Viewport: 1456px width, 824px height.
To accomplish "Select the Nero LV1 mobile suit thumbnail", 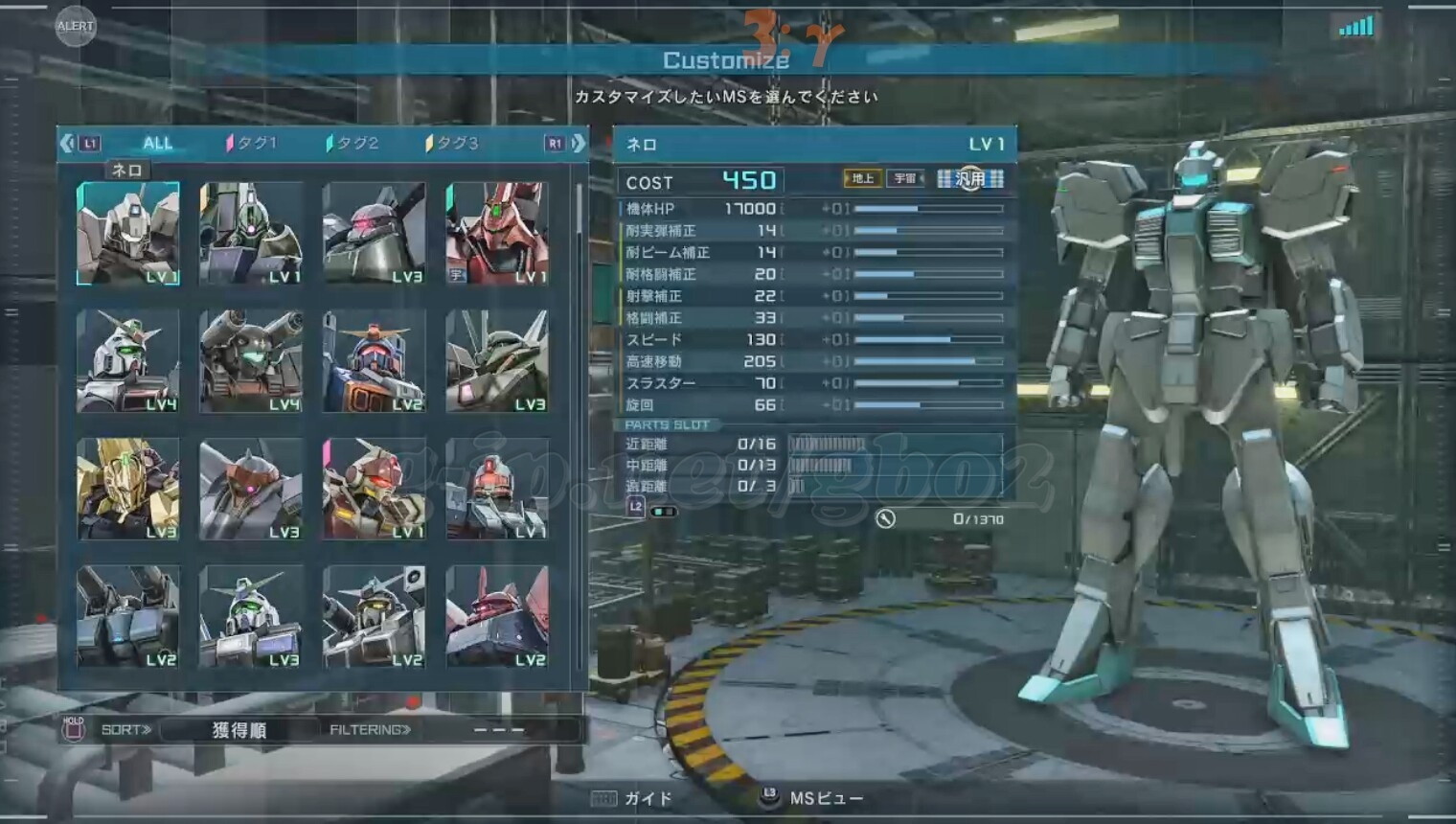I will tap(128, 234).
